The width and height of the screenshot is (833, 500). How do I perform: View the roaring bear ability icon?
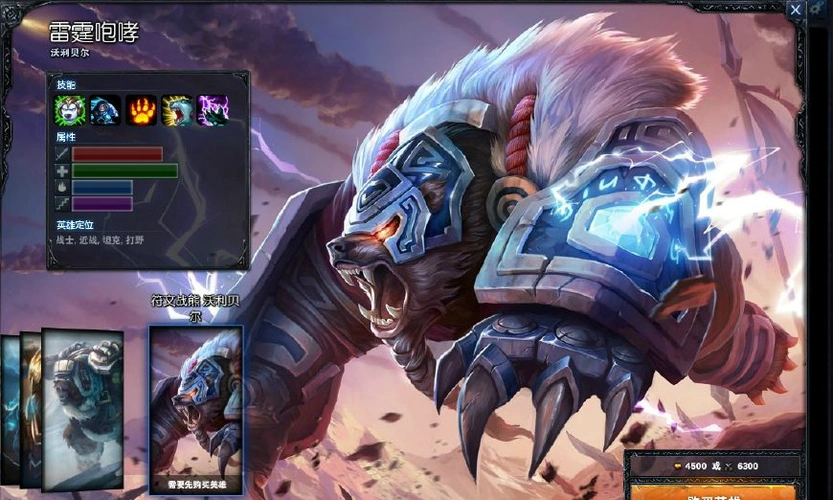pos(178,110)
